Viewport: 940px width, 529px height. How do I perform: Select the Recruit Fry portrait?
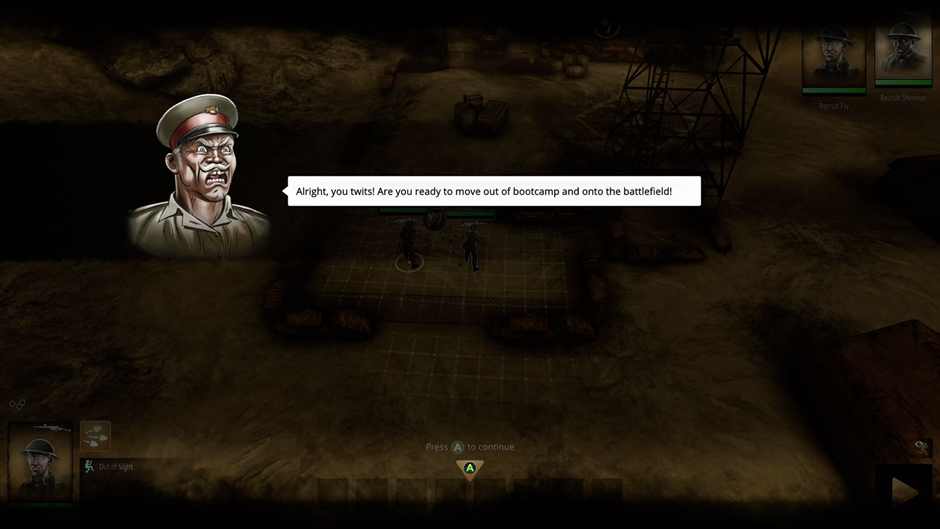(x=834, y=59)
